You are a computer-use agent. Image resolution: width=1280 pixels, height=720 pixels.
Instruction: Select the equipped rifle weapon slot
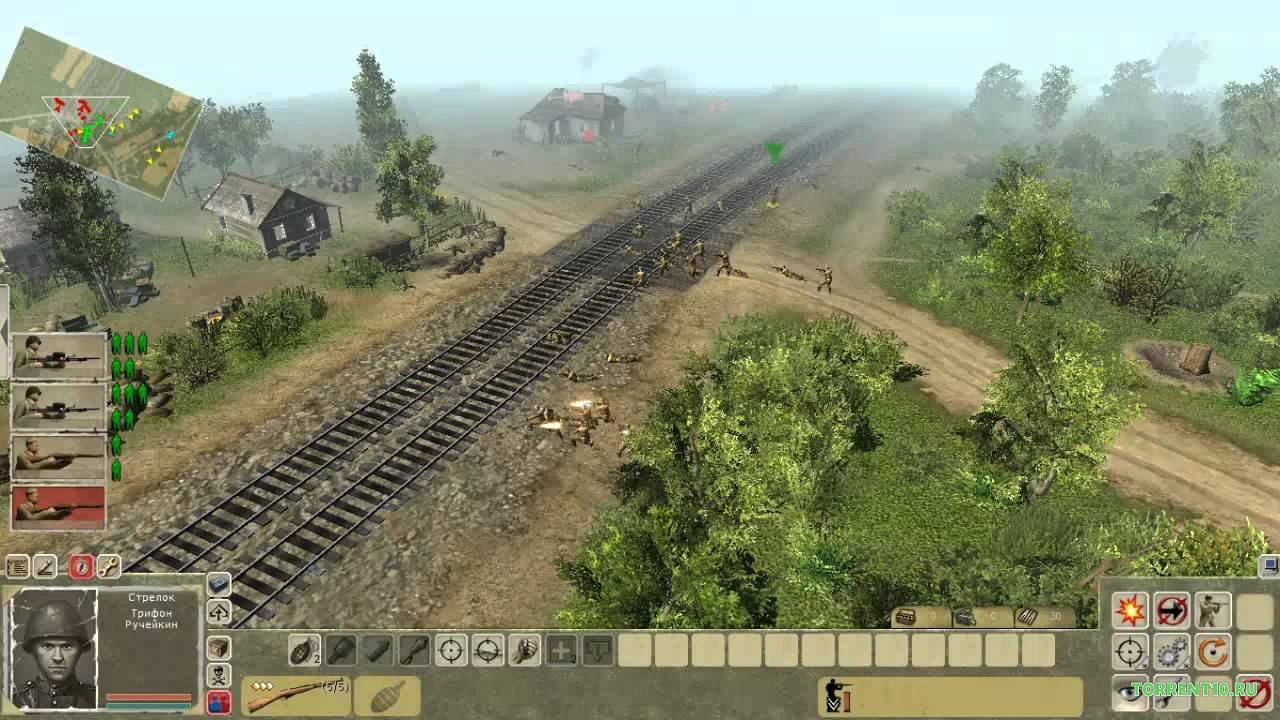tap(295, 695)
